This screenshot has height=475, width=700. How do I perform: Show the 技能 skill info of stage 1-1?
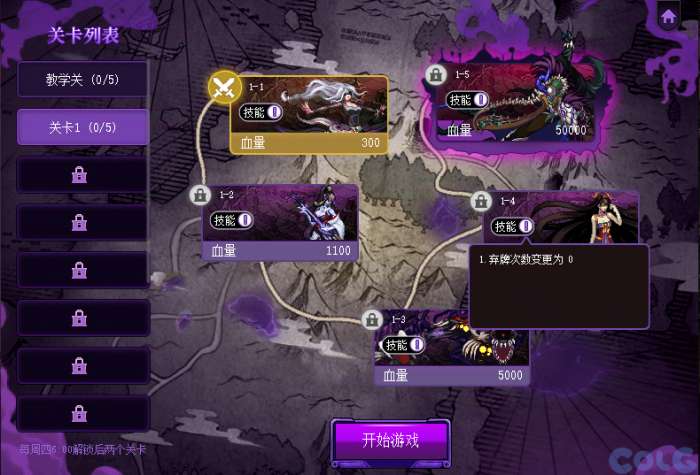pyautogui.click(x=263, y=112)
